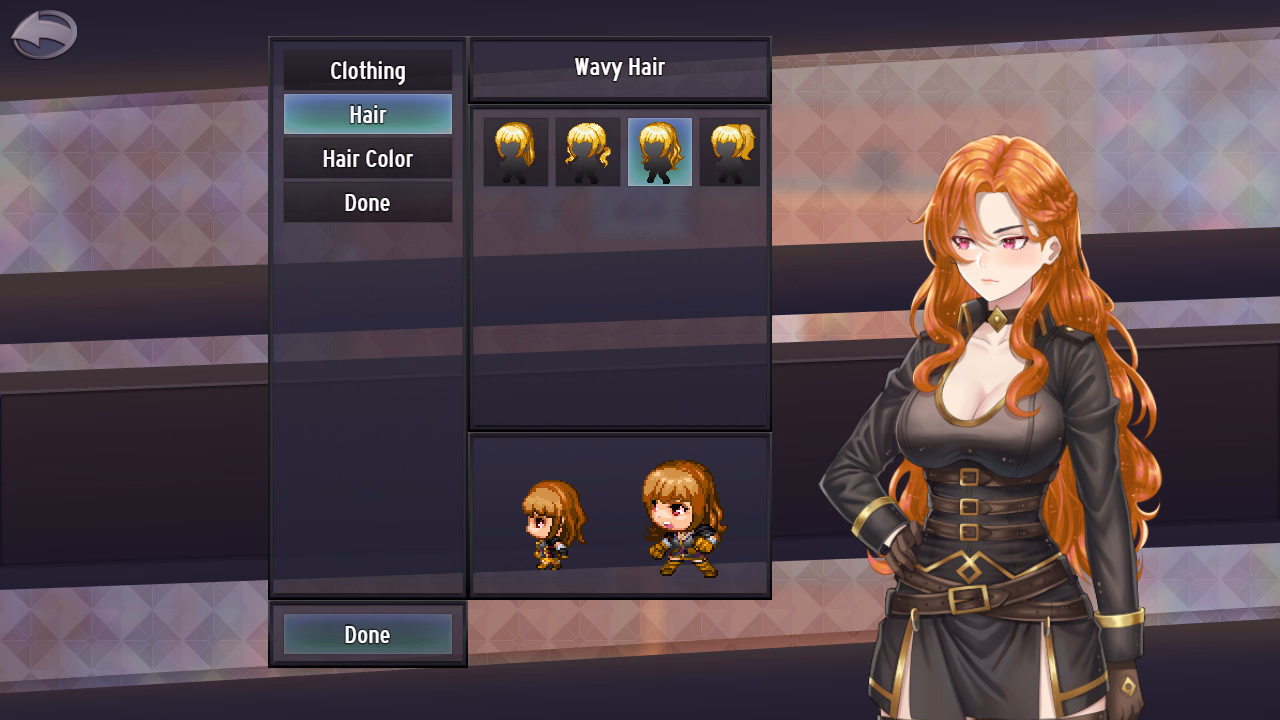Pick the straight long hair style
This screenshot has height=720, width=1280.
516,152
